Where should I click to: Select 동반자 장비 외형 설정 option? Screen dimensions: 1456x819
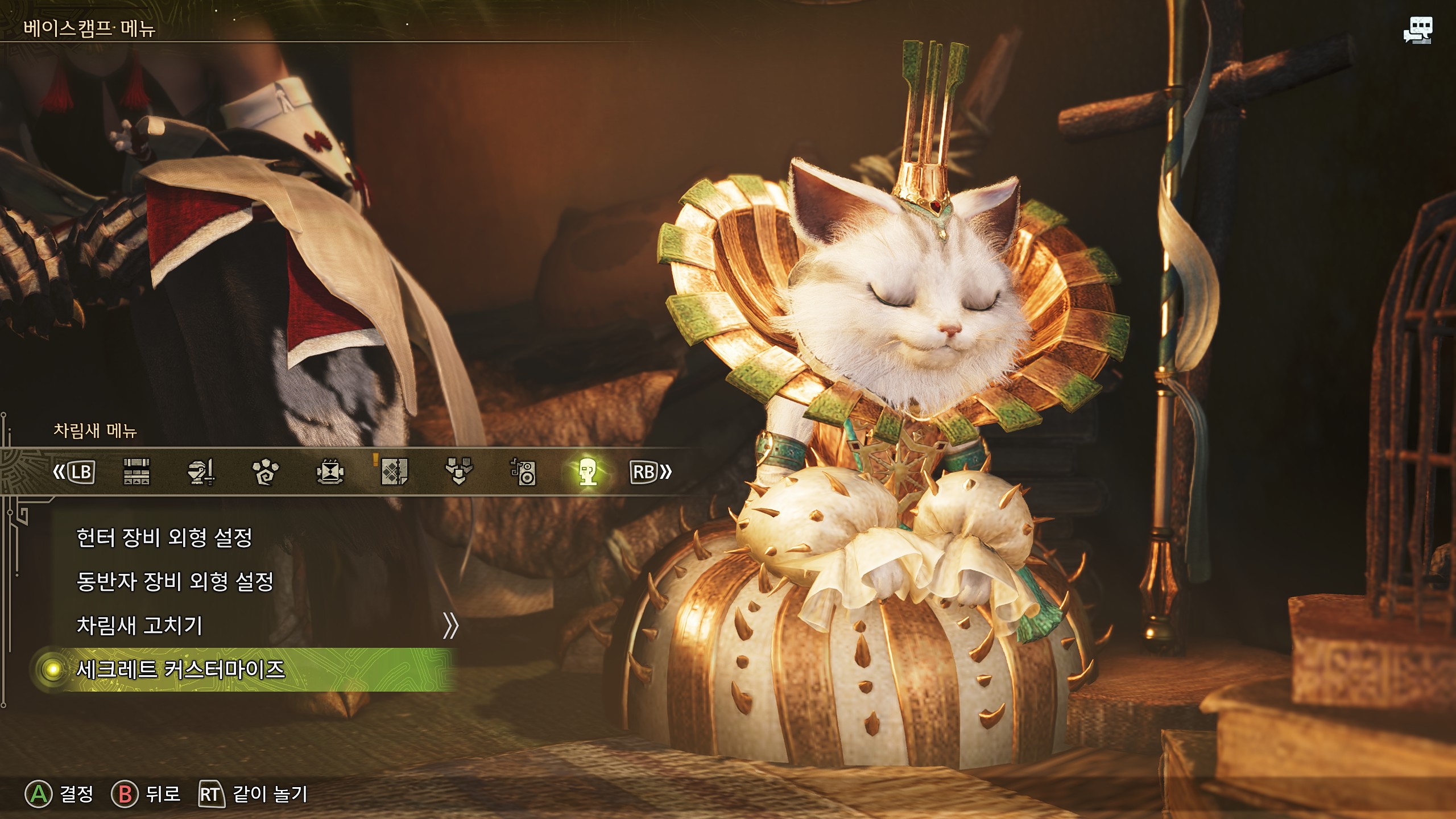coord(175,581)
